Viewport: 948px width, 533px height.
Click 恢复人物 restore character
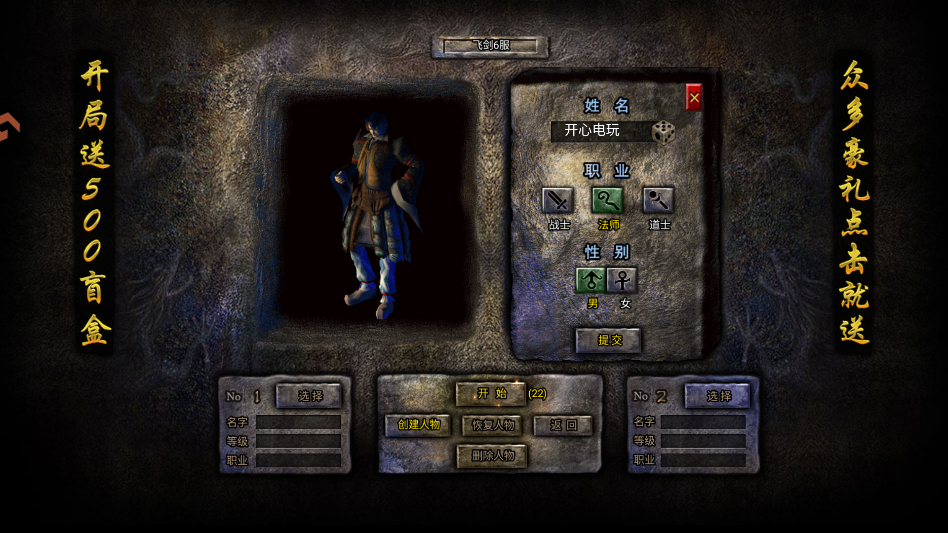click(x=492, y=425)
